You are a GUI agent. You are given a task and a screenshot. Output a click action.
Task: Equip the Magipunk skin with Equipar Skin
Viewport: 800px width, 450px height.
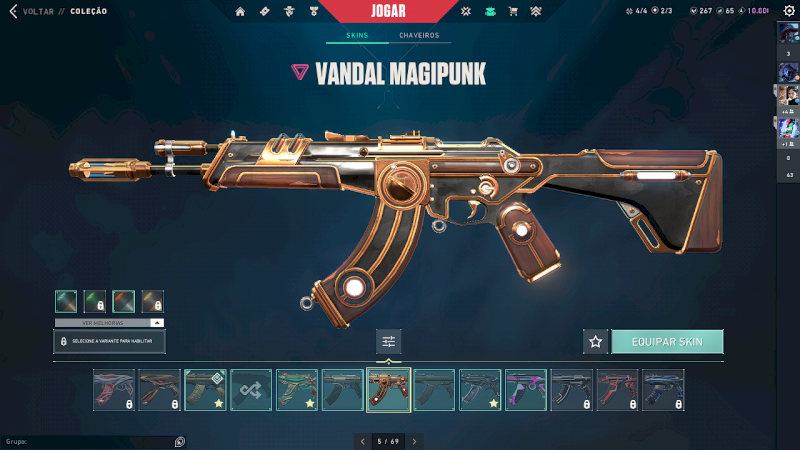(x=667, y=342)
